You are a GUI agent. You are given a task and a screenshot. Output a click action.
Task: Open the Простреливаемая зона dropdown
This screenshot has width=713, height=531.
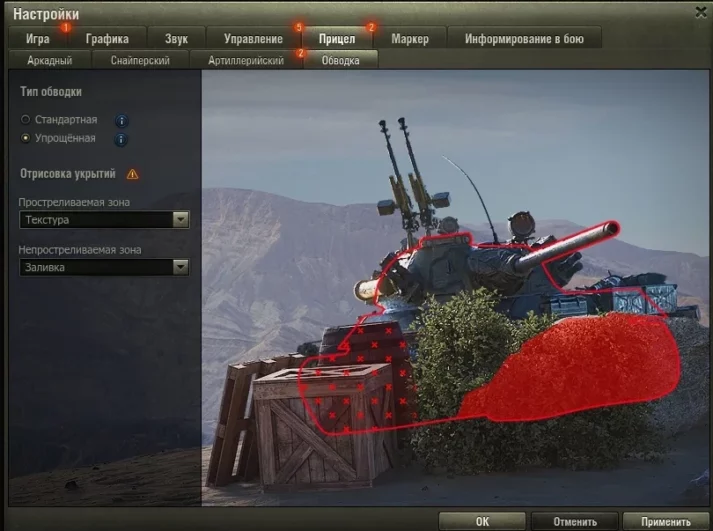tap(104, 220)
